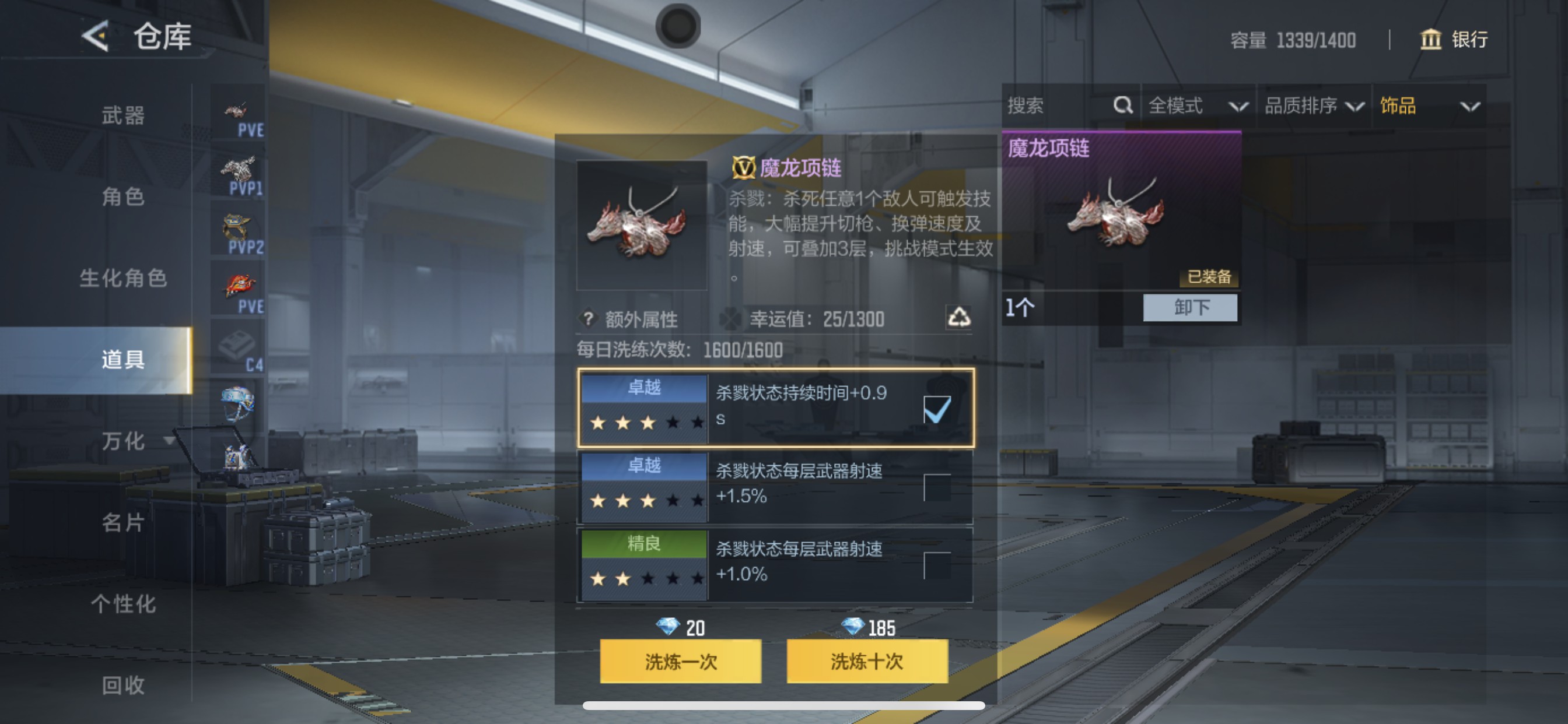The width and height of the screenshot is (1568, 724).
Task: Uncheck the 杀戮状态持续时间+0.9s attribute
Action: (x=936, y=410)
